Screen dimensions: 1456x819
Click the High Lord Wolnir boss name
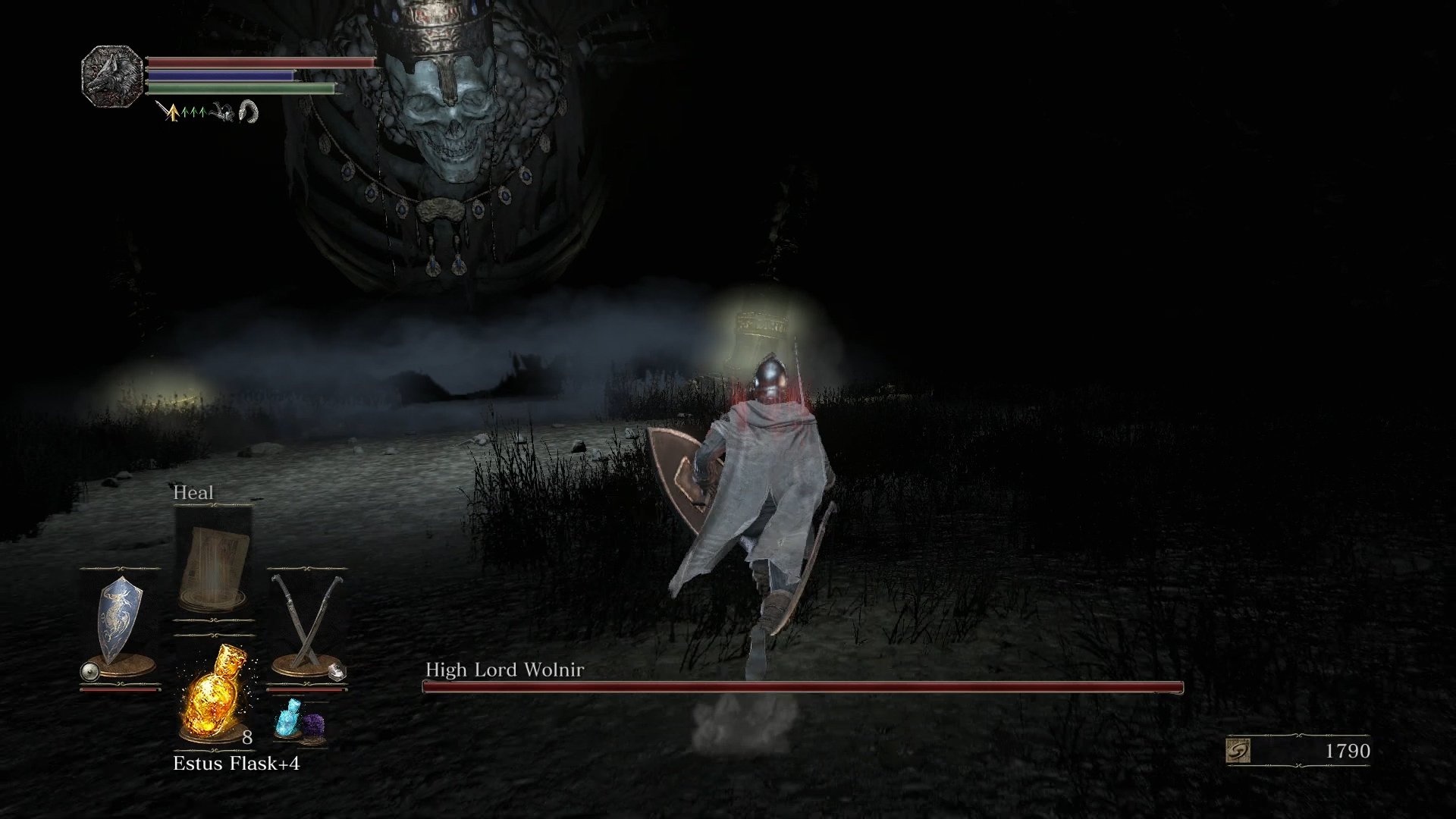pos(506,670)
